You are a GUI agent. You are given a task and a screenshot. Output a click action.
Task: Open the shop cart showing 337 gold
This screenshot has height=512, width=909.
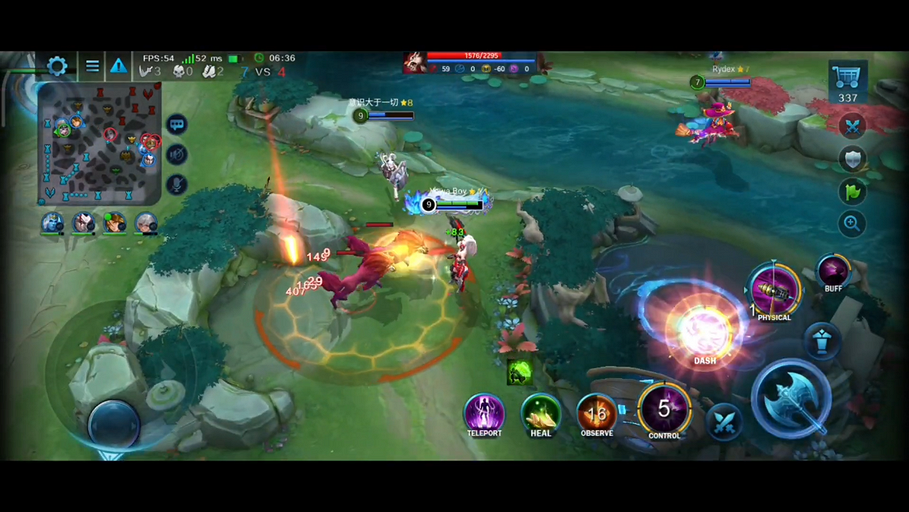pyautogui.click(x=847, y=82)
